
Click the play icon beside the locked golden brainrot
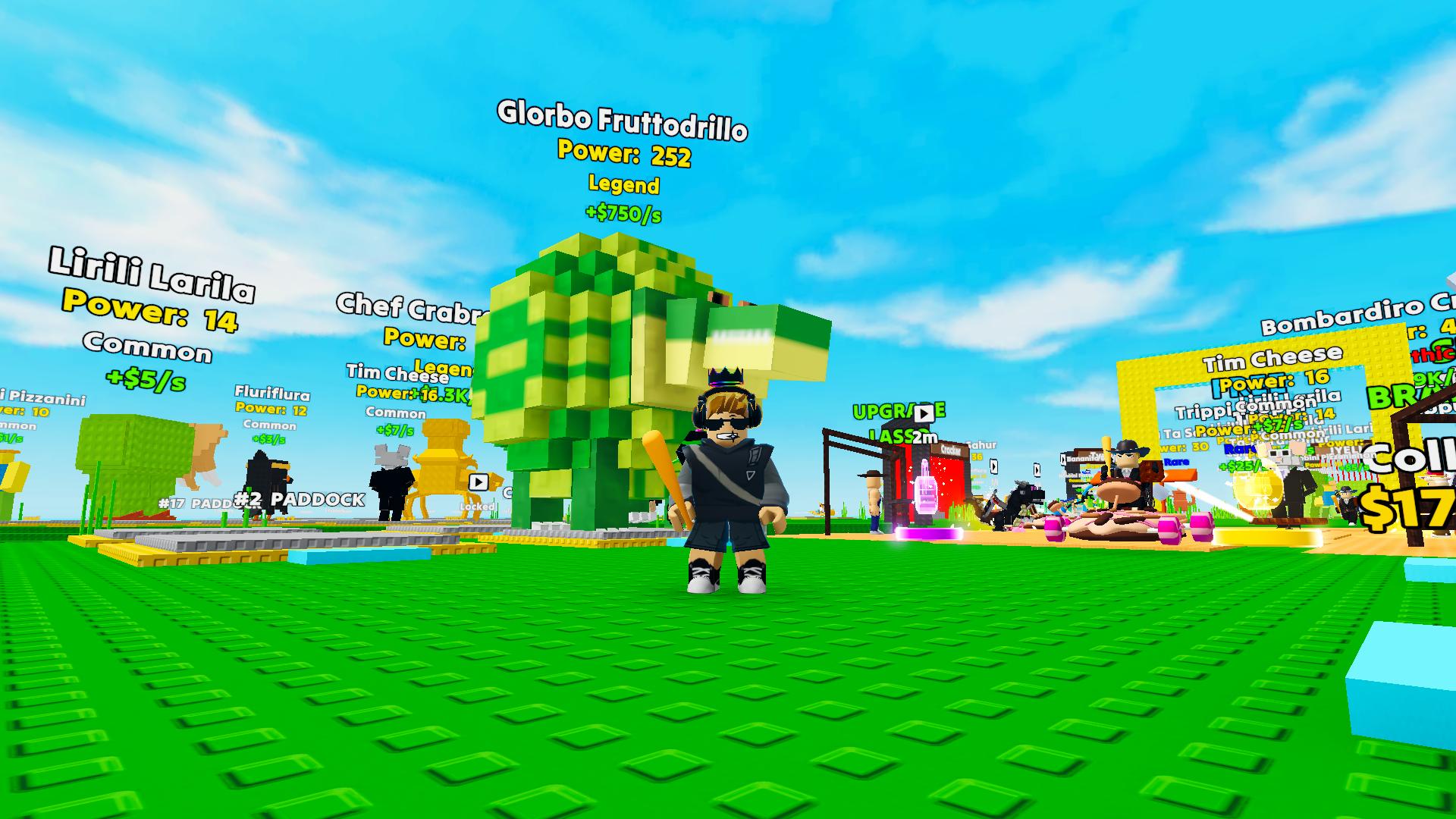click(479, 482)
